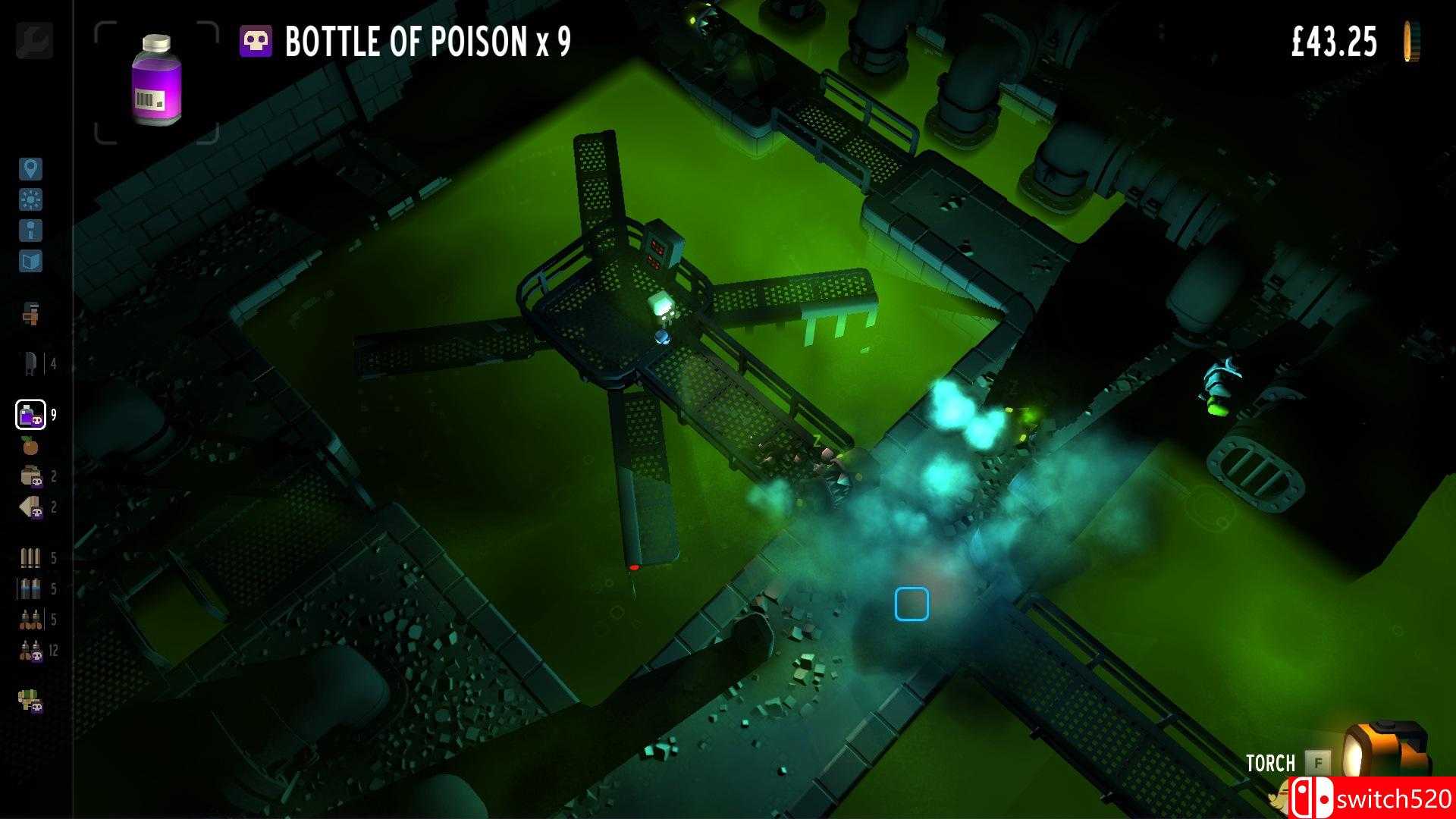Click the poison bottle preview thumbnail
This screenshot has height=819, width=1456.
[155, 82]
